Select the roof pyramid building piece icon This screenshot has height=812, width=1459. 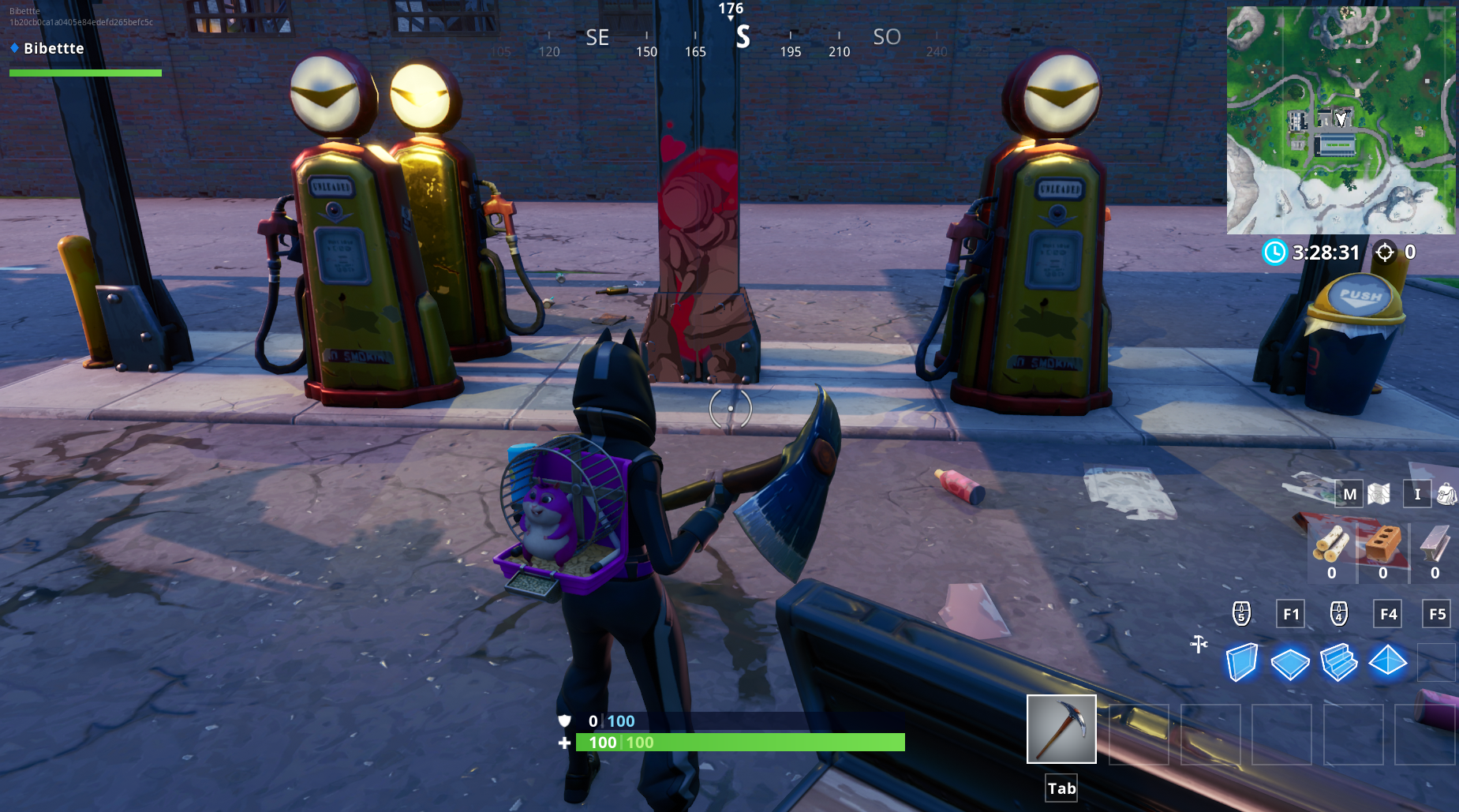coord(1386,662)
